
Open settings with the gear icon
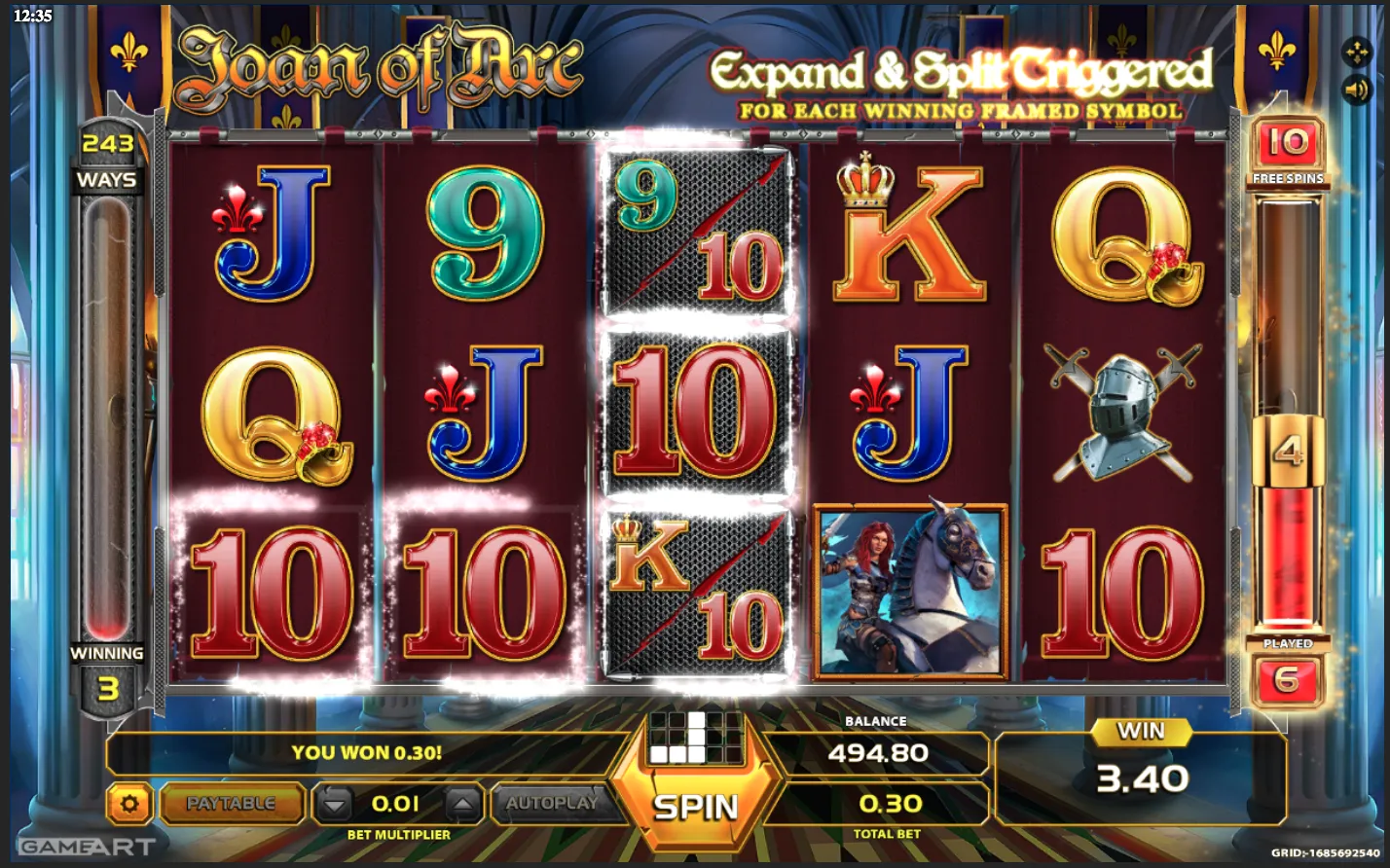[x=131, y=804]
